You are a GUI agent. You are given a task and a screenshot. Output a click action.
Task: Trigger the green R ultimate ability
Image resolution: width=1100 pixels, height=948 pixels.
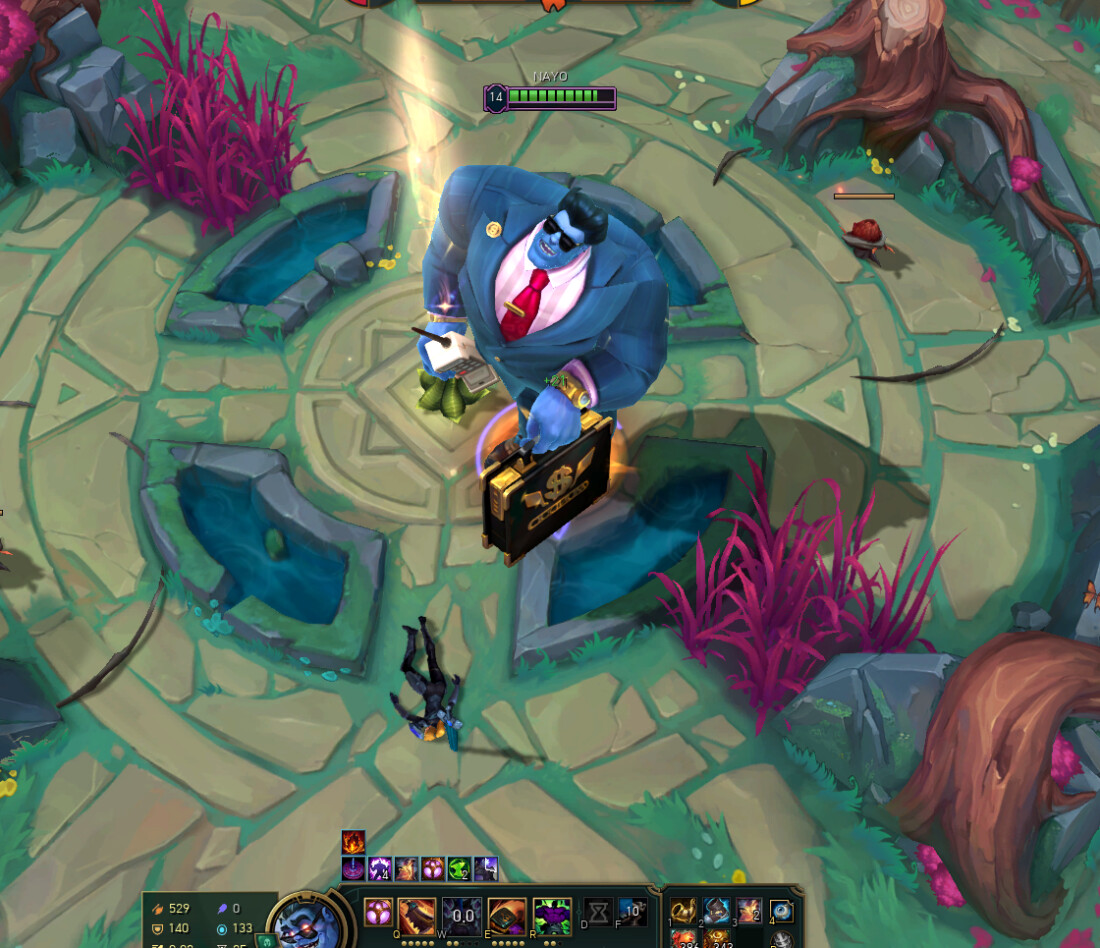[552, 915]
